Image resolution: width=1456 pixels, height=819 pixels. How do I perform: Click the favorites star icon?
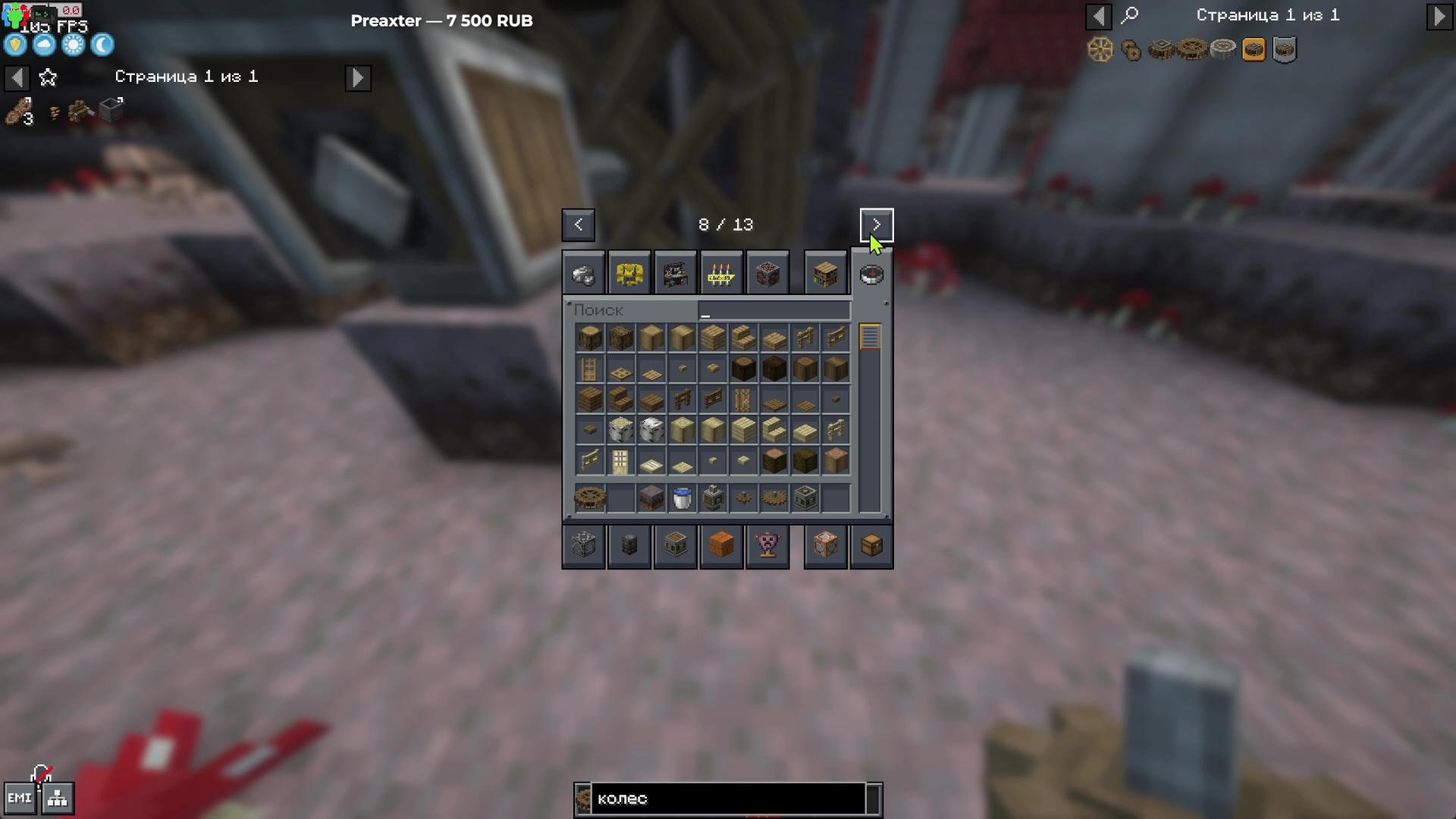point(48,77)
